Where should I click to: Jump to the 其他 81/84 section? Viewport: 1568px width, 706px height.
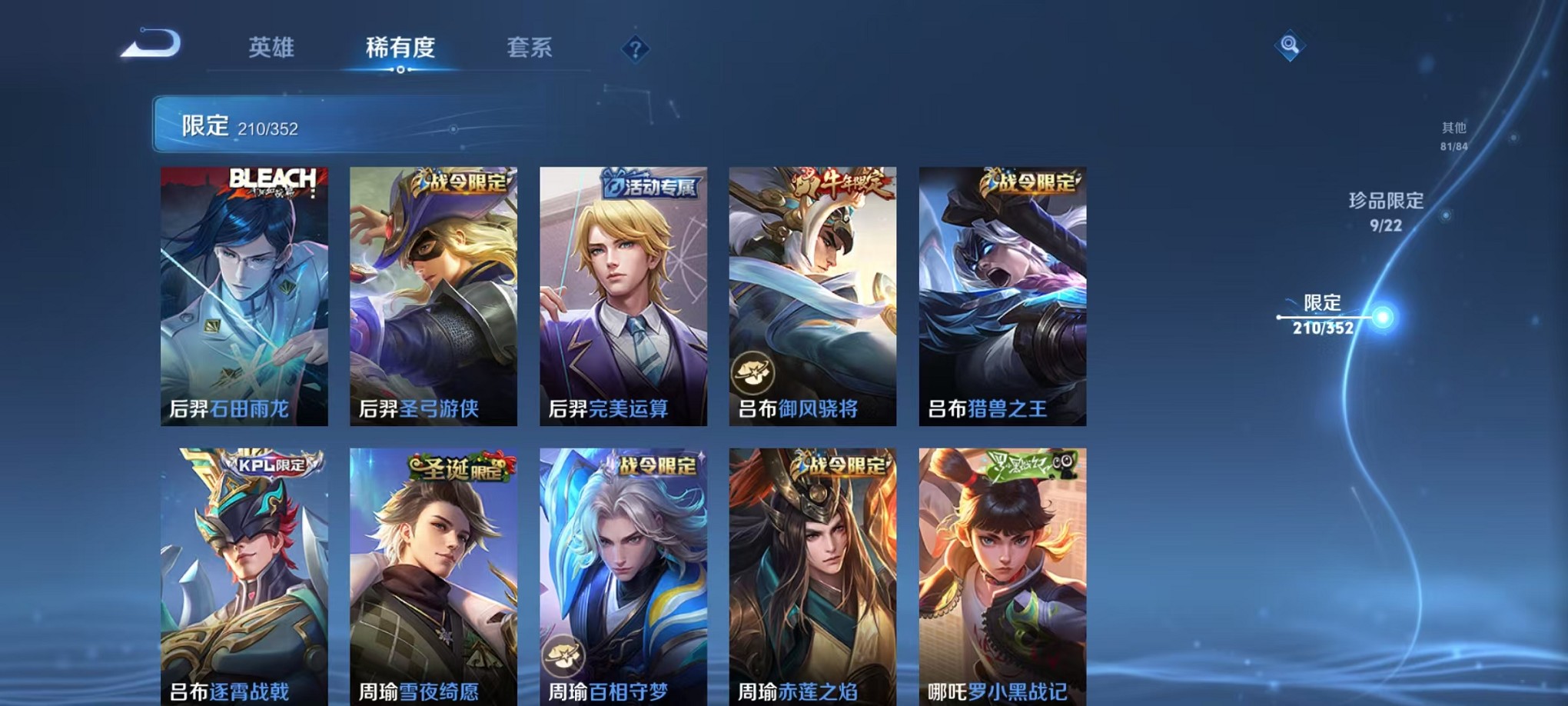coord(1453,135)
